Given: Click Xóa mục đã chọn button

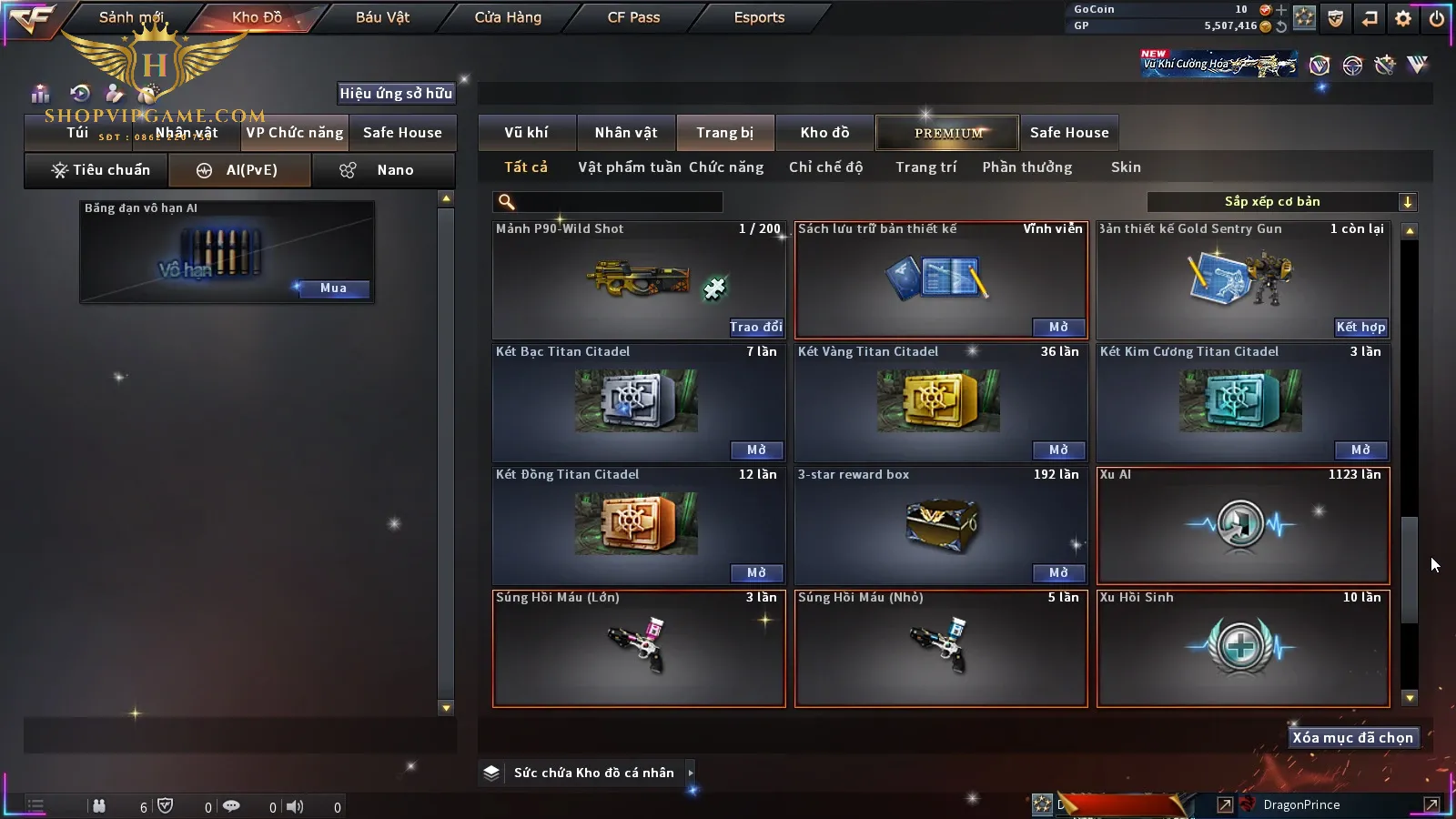Looking at the screenshot, I should [1352, 738].
